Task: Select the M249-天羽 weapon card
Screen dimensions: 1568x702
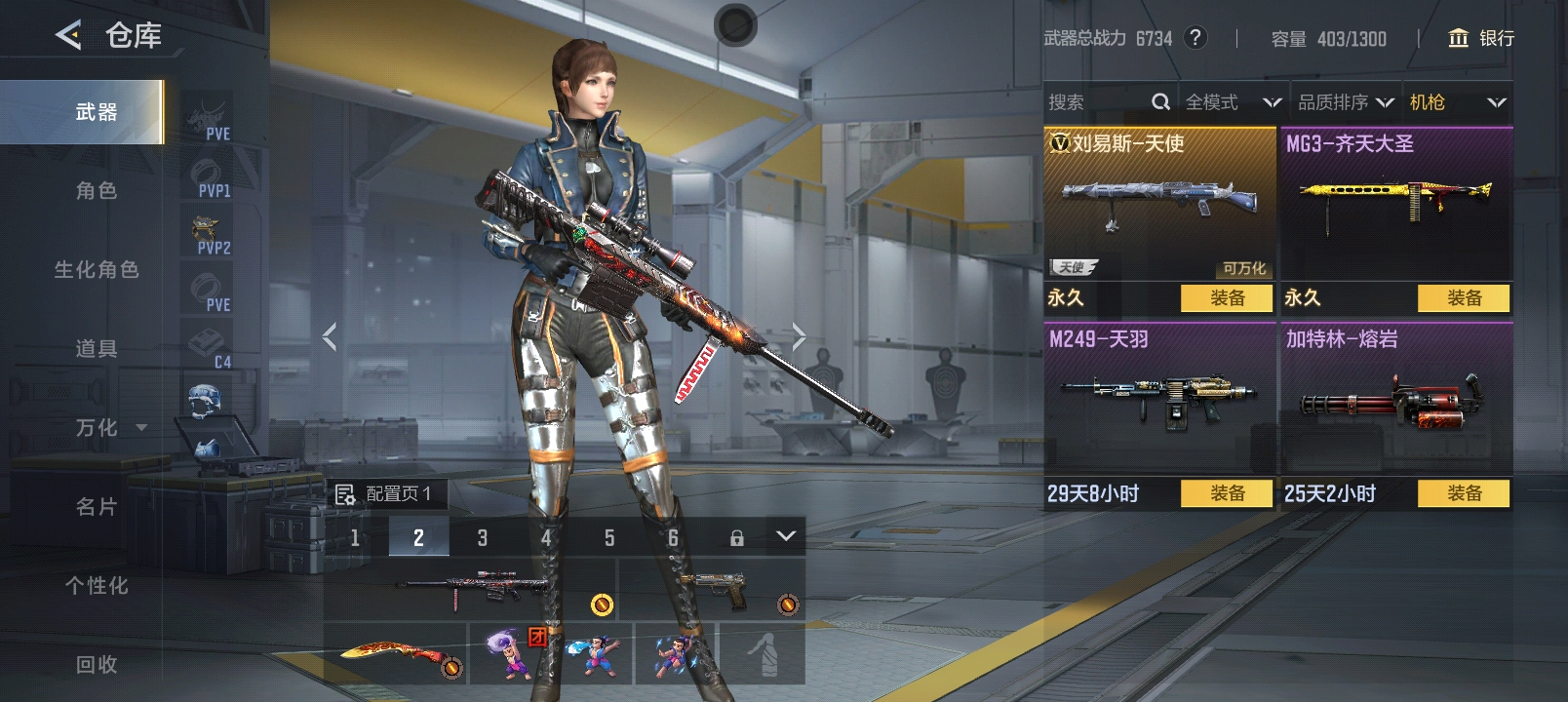Action: 1158,400
